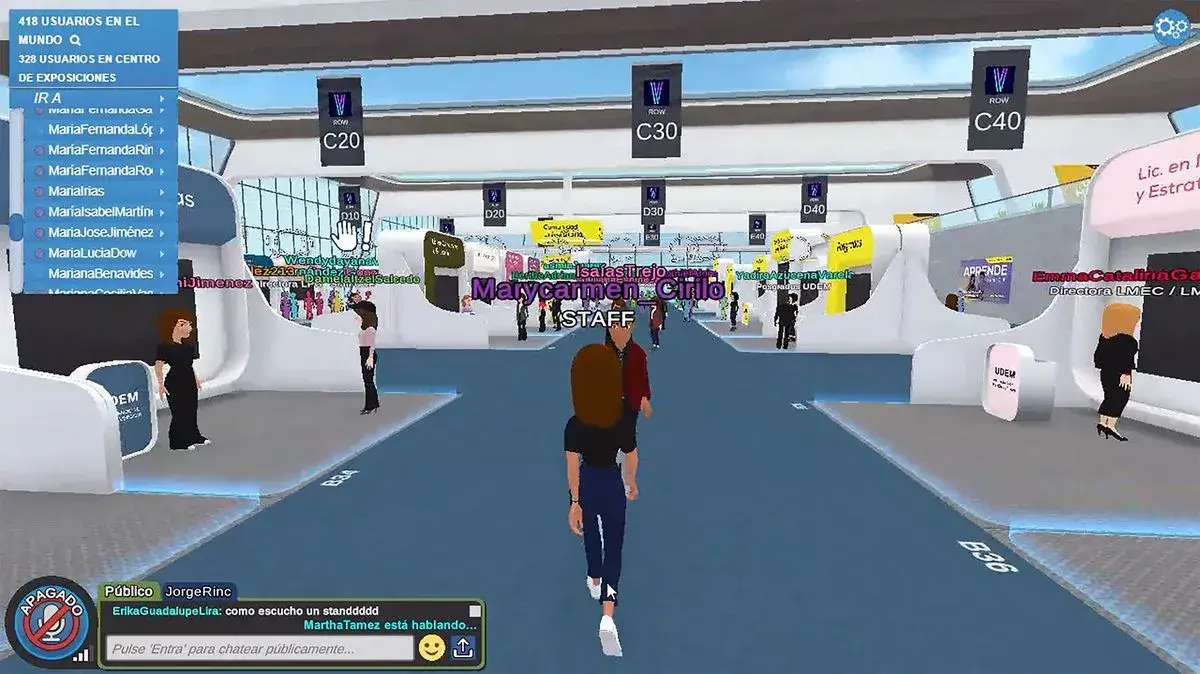This screenshot has width=1200, height=674.
Task: Toggle the muted microphone button
Action: point(49,622)
